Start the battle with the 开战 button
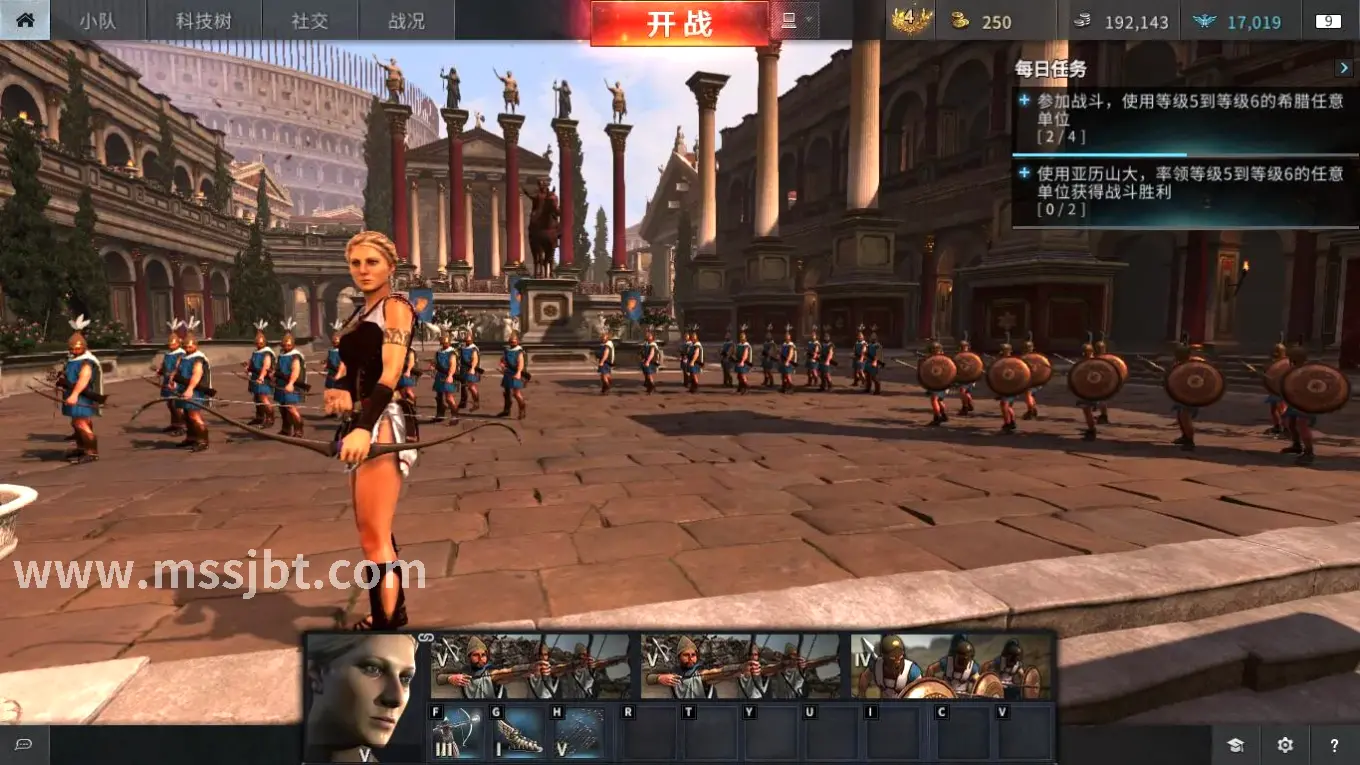Viewport: 1360px width, 765px height. tap(679, 23)
